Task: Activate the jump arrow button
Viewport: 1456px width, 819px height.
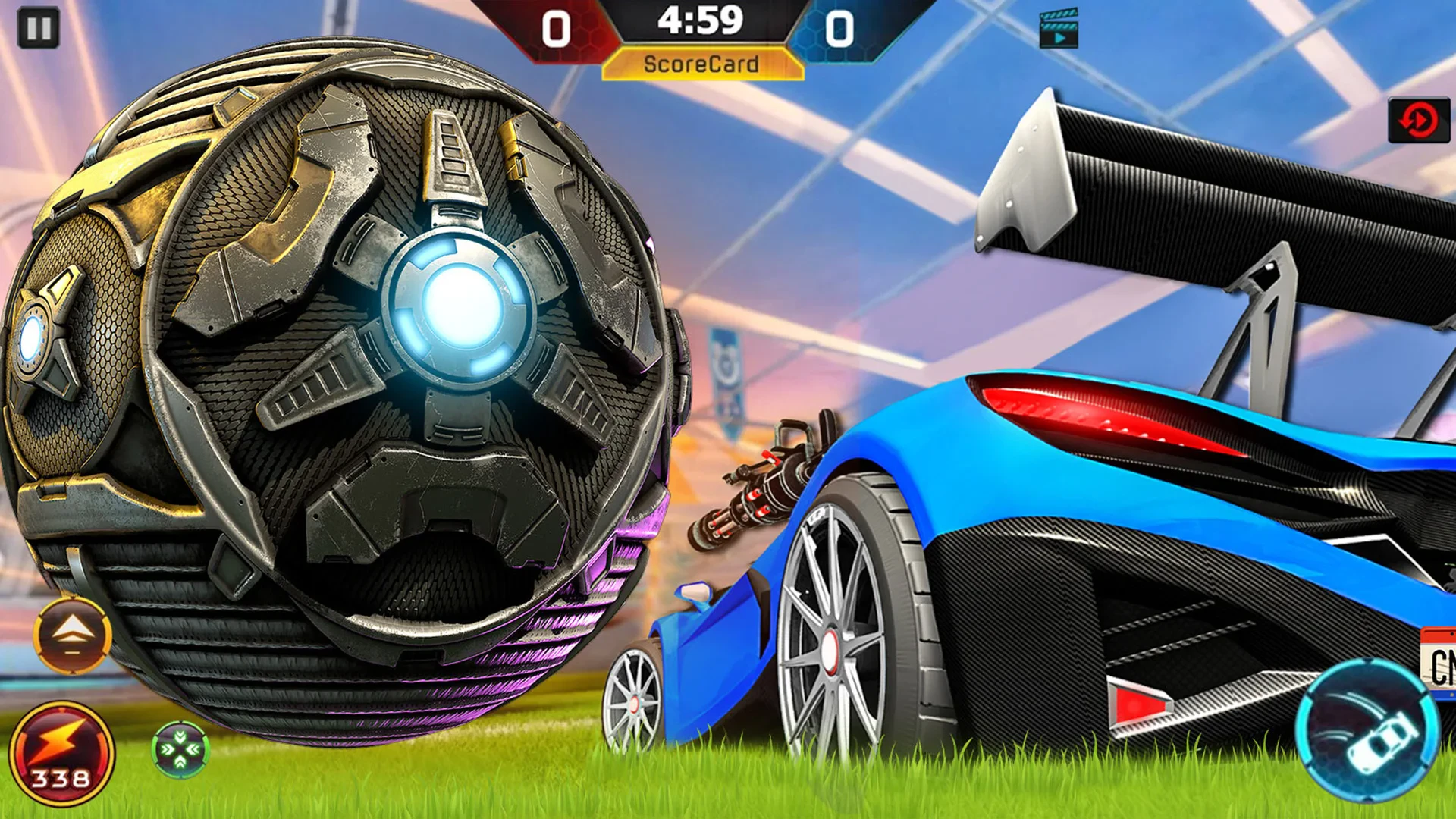Action: click(x=72, y=635)
